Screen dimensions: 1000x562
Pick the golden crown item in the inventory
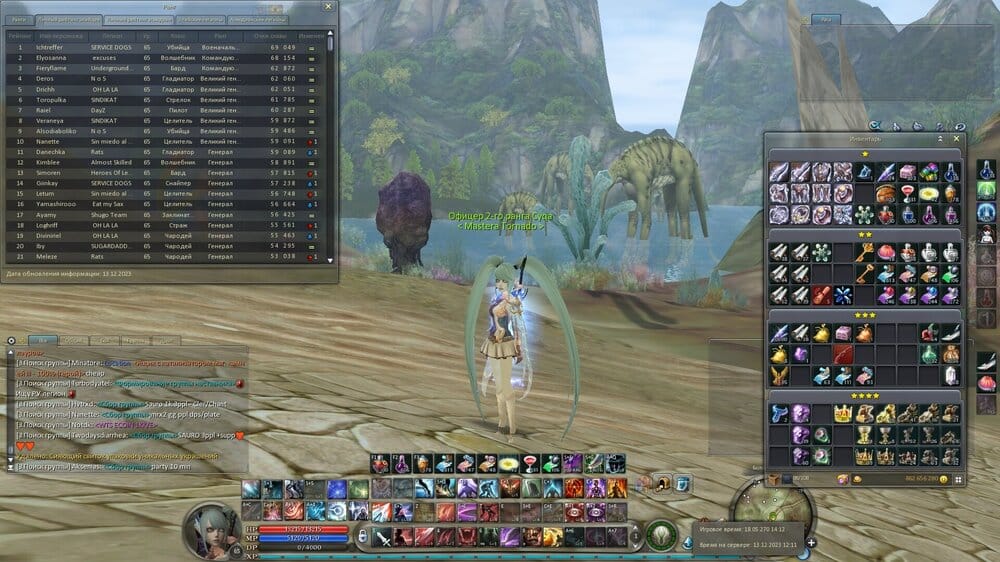(841, 413)
